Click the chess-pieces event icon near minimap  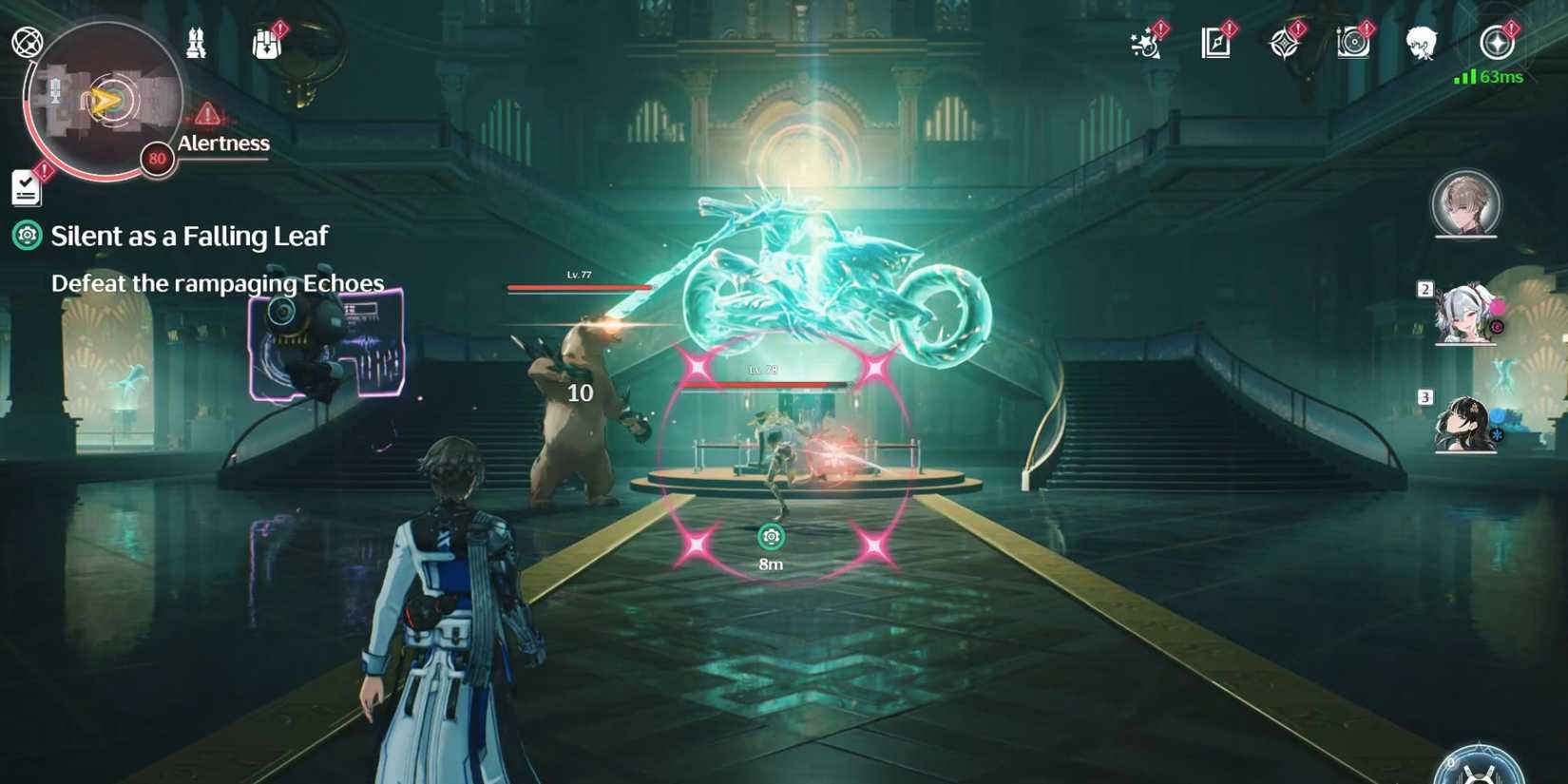[x=196, y=42]
